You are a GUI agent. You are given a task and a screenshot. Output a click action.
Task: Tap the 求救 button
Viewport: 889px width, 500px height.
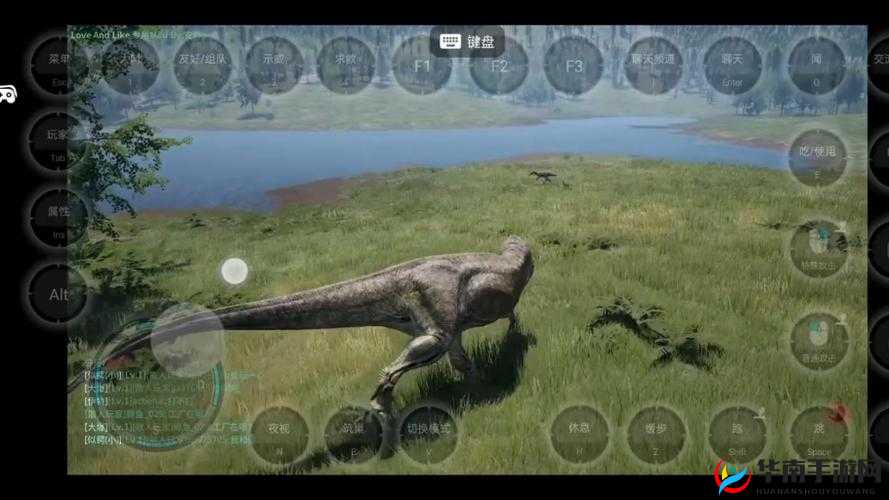(x=345, y=64)
